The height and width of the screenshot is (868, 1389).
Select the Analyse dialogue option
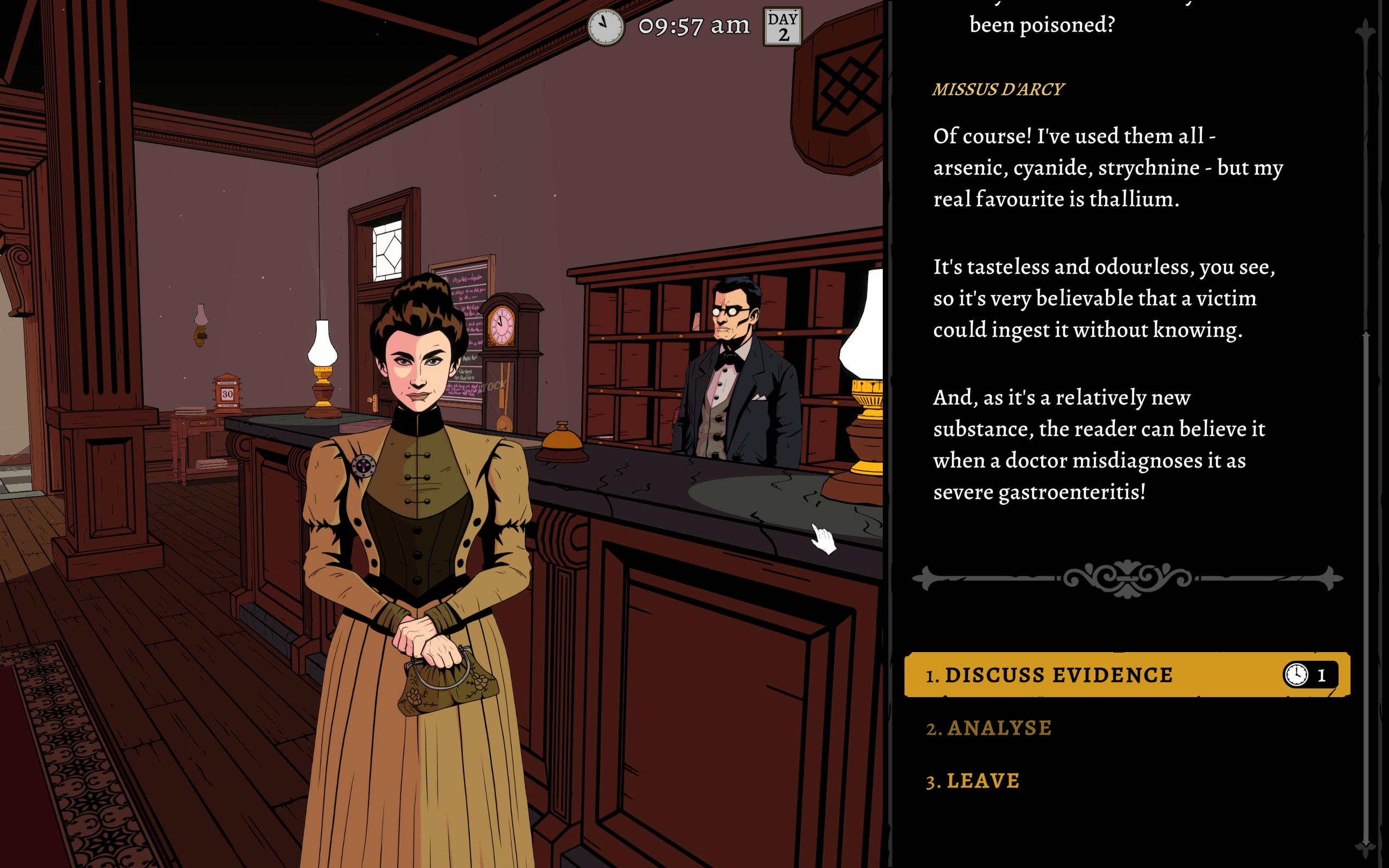[x=989, y=728]
